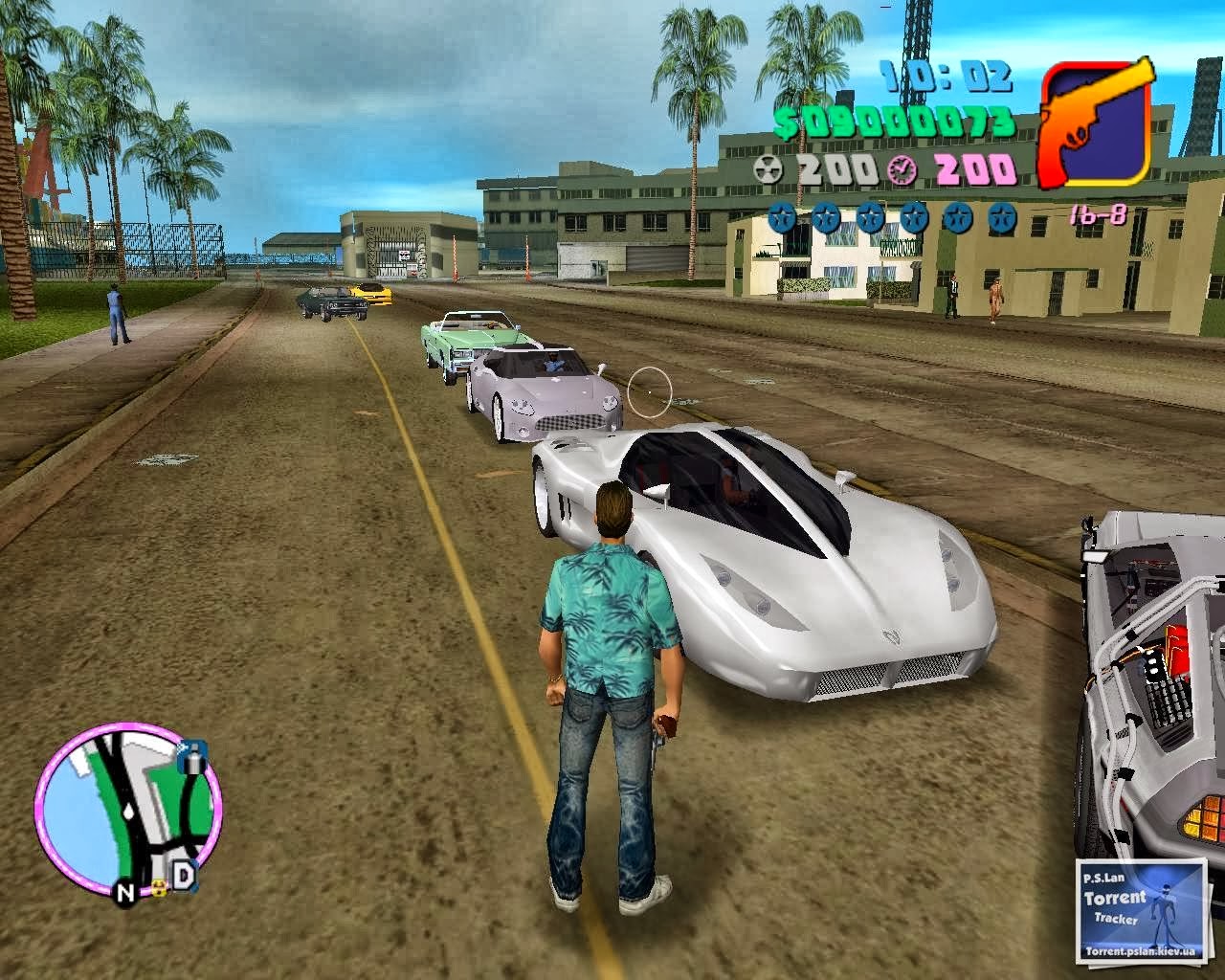The image size is (1225, 980).
Task: Click the radiation-style armor icon
Action: point(770,169)
